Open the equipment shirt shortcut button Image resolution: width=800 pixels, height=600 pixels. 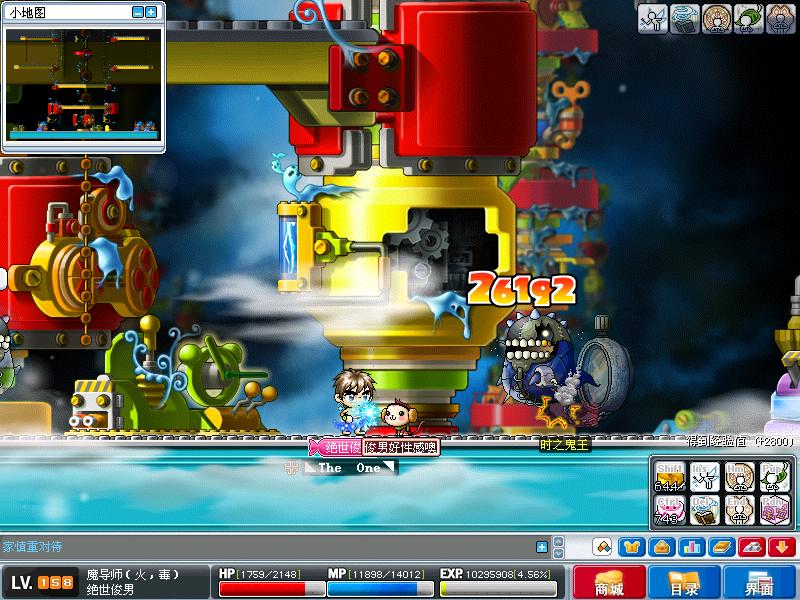[631, 547]
